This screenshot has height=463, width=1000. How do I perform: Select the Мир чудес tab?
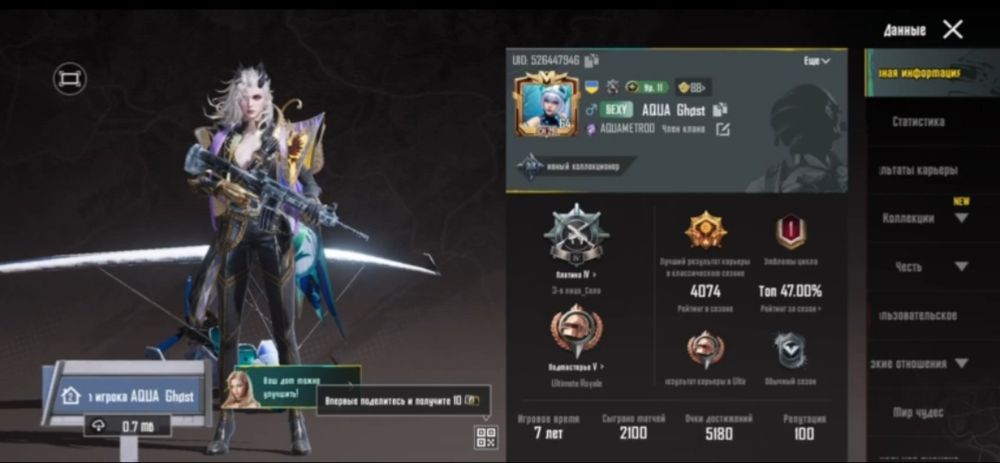point(918,411)
